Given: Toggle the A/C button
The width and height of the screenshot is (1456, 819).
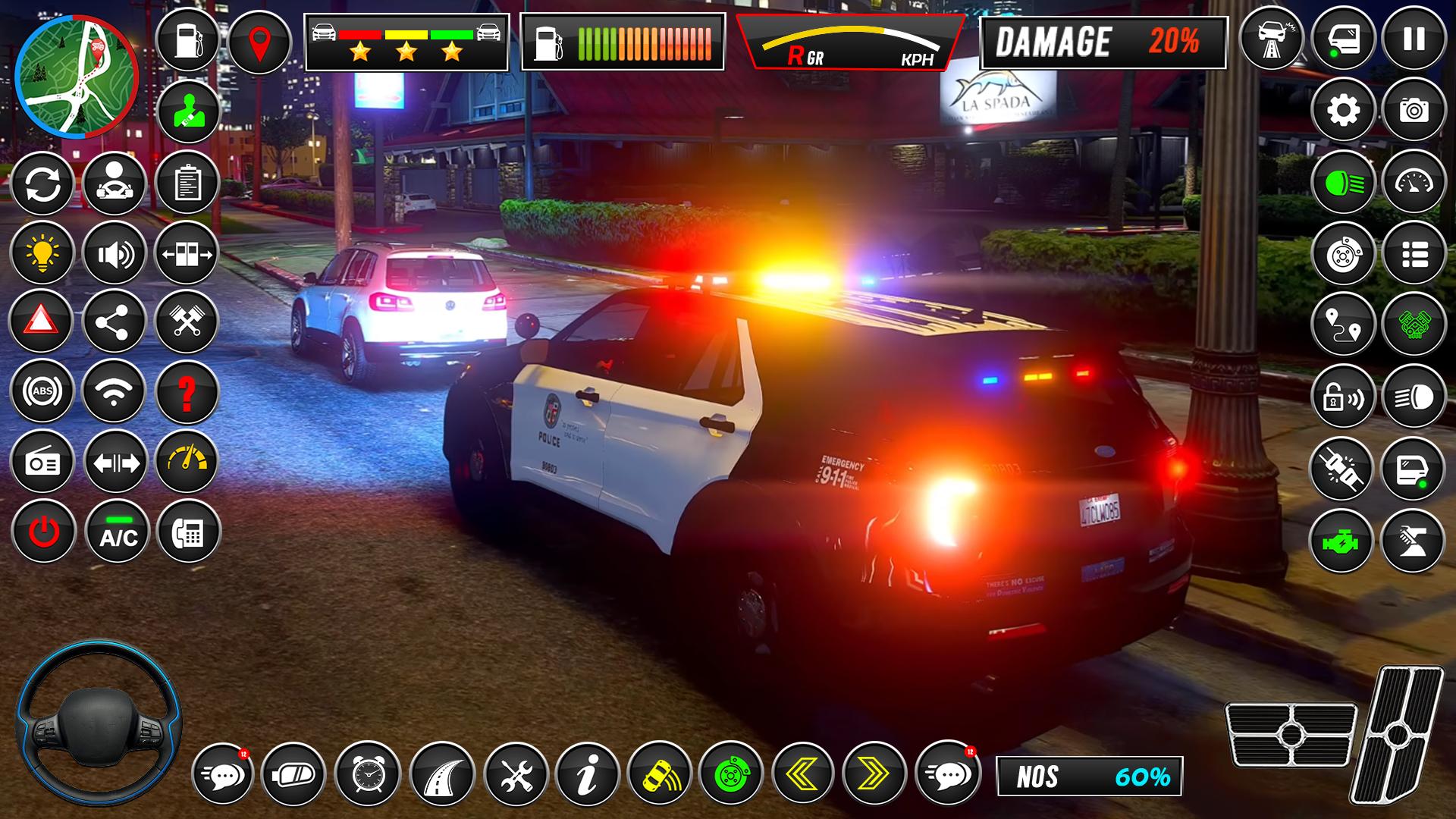Looking at the screenshot, I should [x=117, y=532].
